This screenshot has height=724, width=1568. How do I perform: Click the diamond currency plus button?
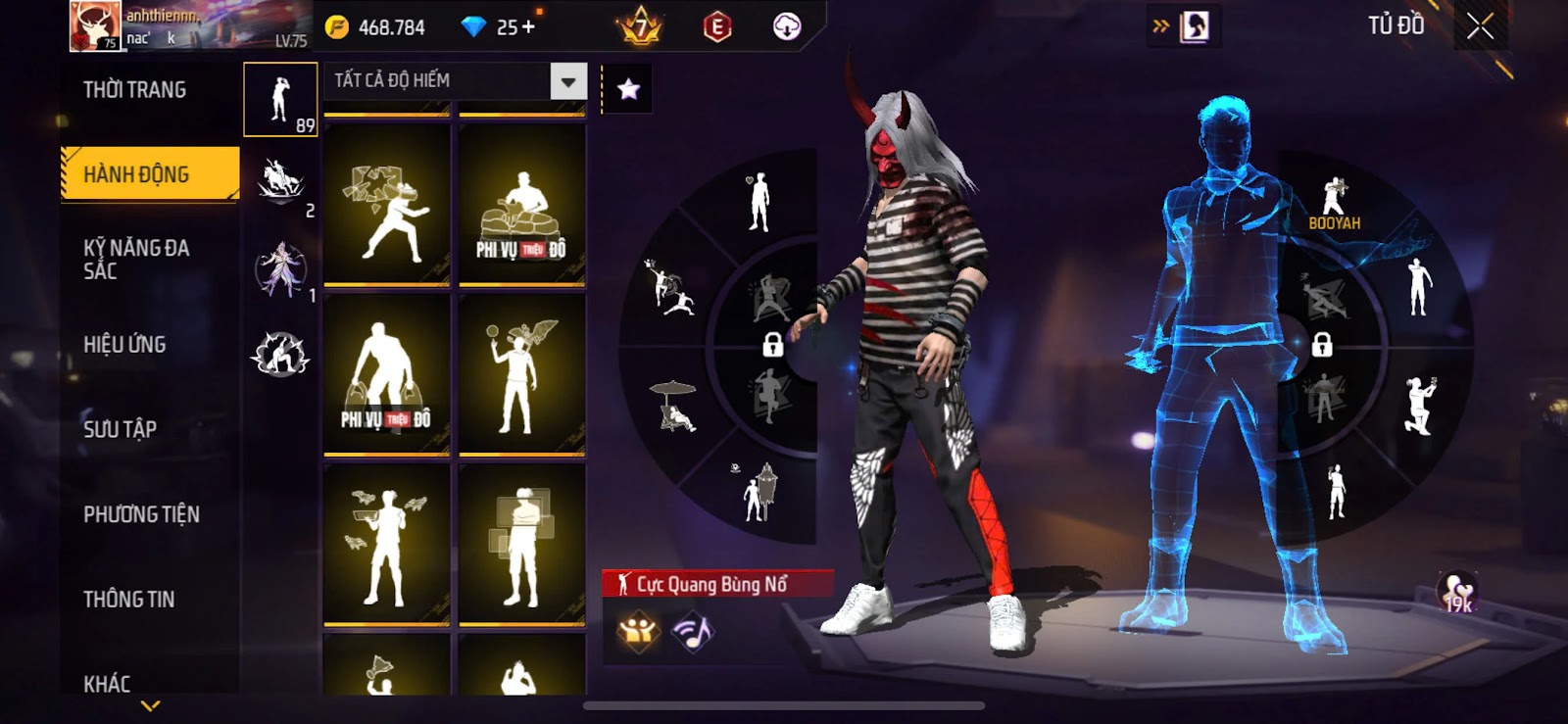[x=529, y=26]
